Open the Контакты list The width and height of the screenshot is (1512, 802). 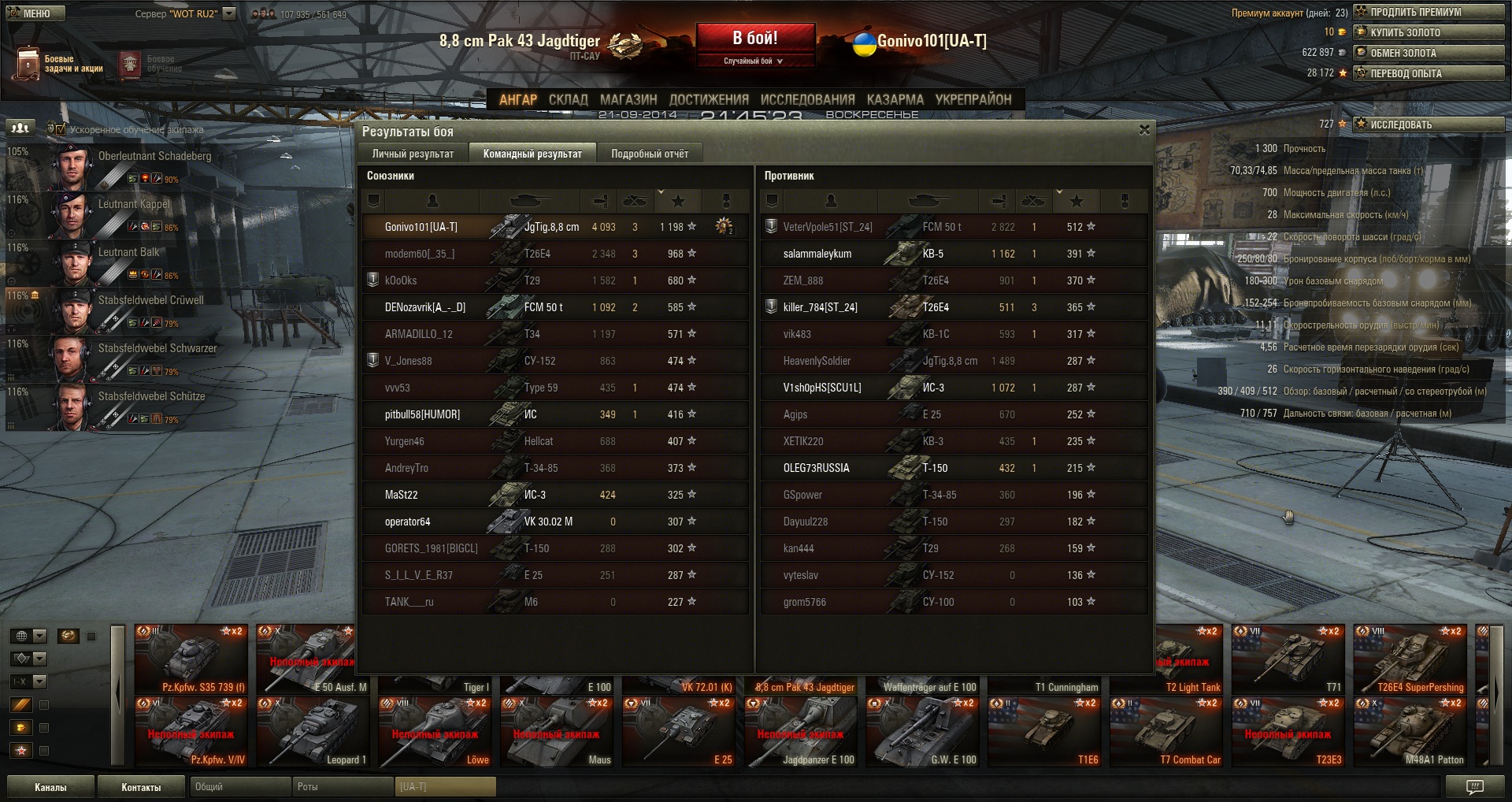[x=141, y=787]
